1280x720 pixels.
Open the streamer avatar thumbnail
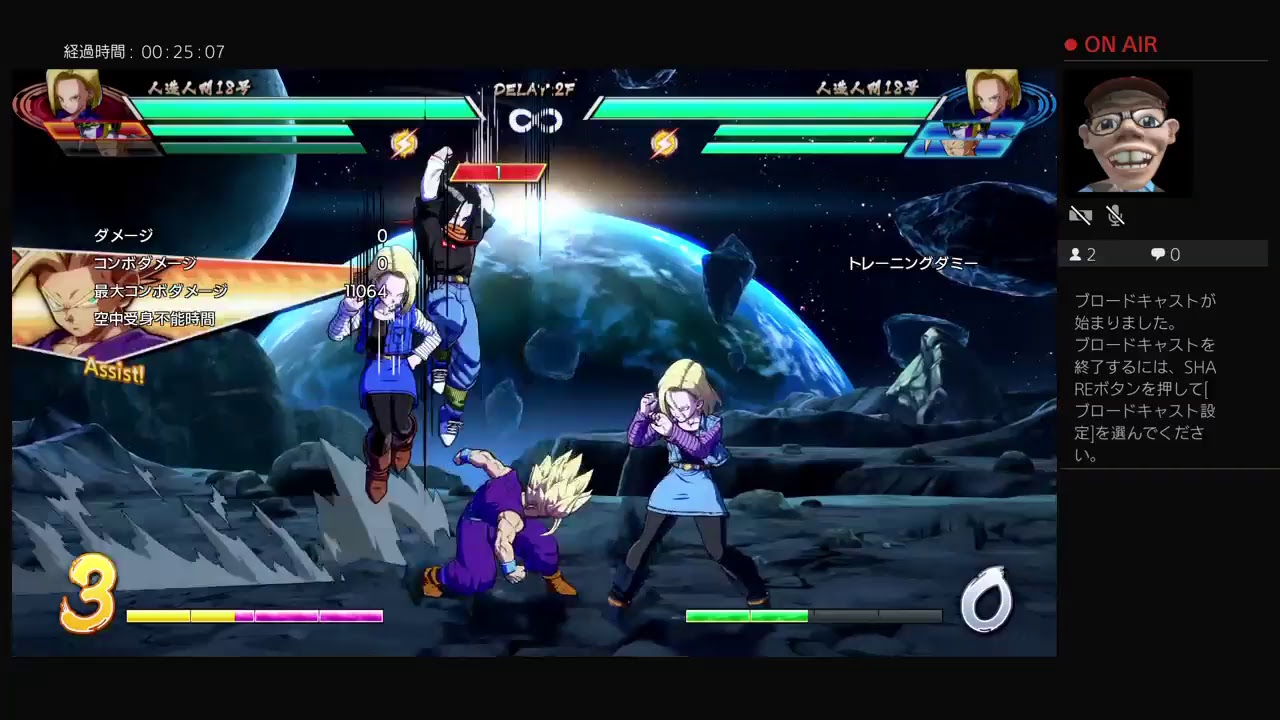(1128, 133)
